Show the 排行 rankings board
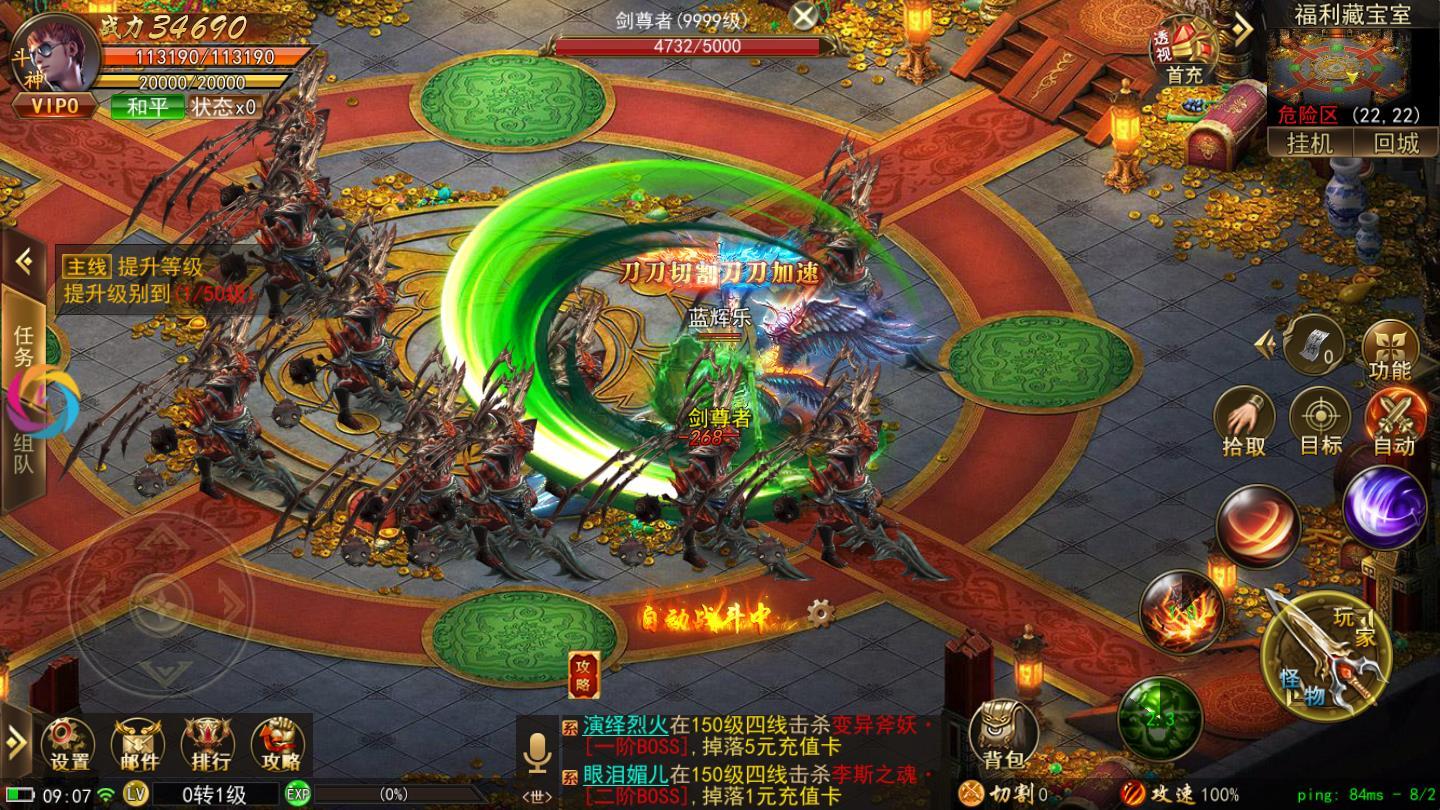The width and height of the screenshot is (1440, 810). (206, 747)
